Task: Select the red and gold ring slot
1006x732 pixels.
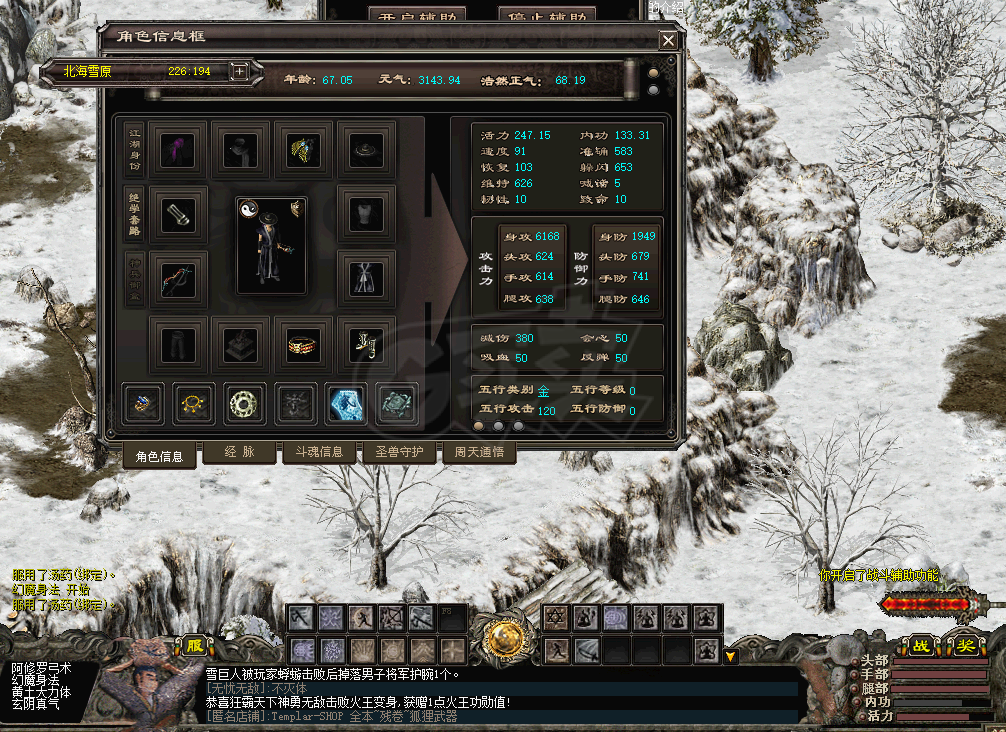Action: click(304, 345)
